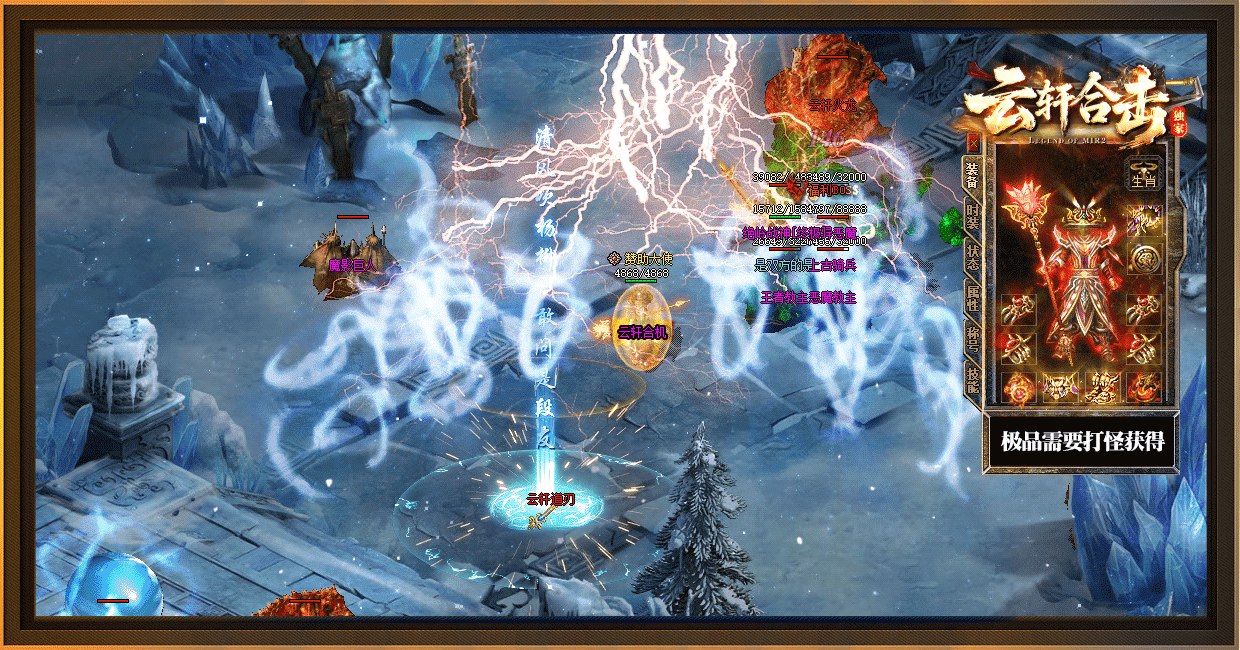The width and height of the screenshot is (1240, 650).
Task: Choose the round gold medal slot
Action: click(1144, 259)
